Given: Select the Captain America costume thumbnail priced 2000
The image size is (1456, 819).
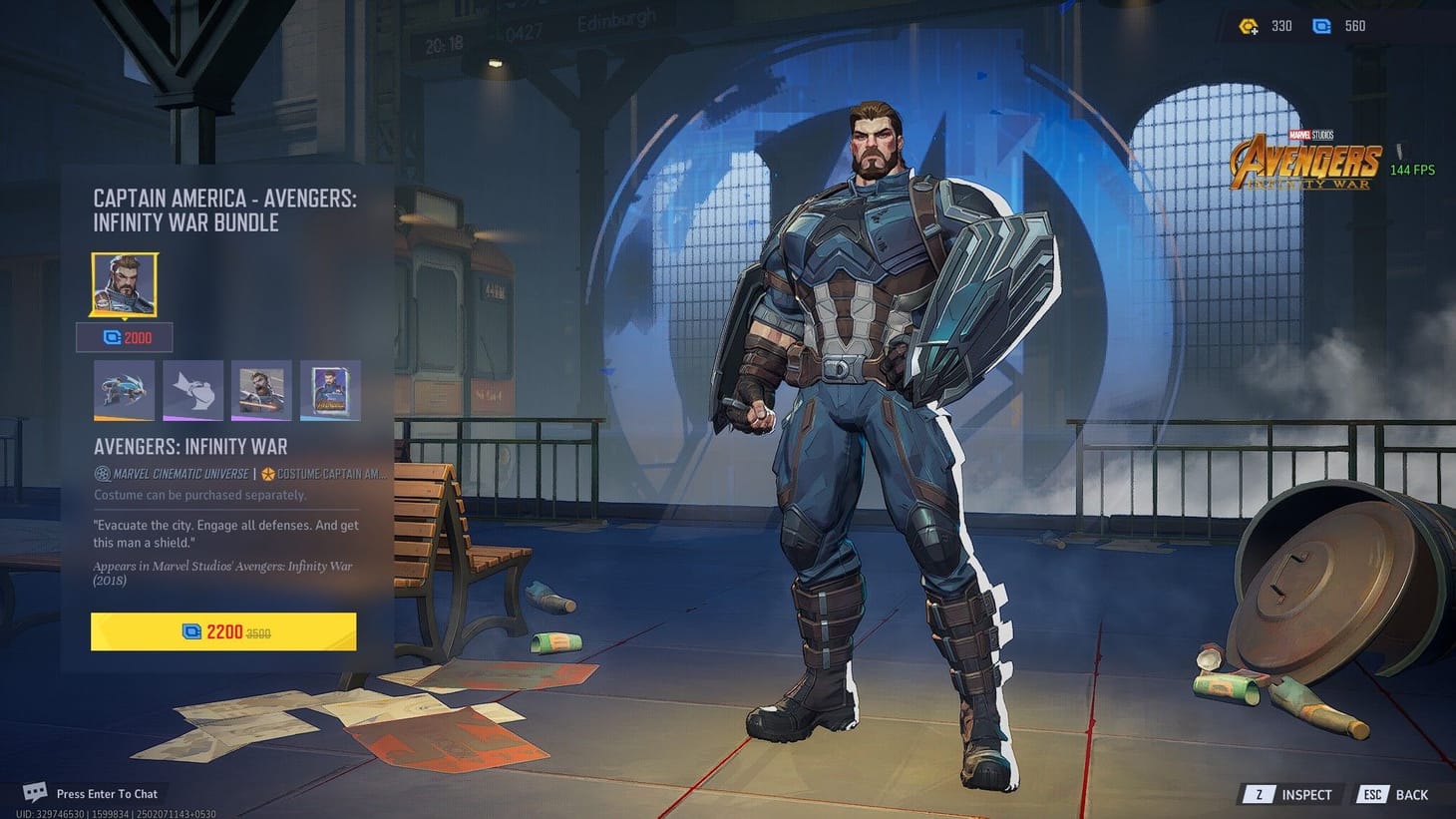Looking at the screenshot, I should [123, 285].
